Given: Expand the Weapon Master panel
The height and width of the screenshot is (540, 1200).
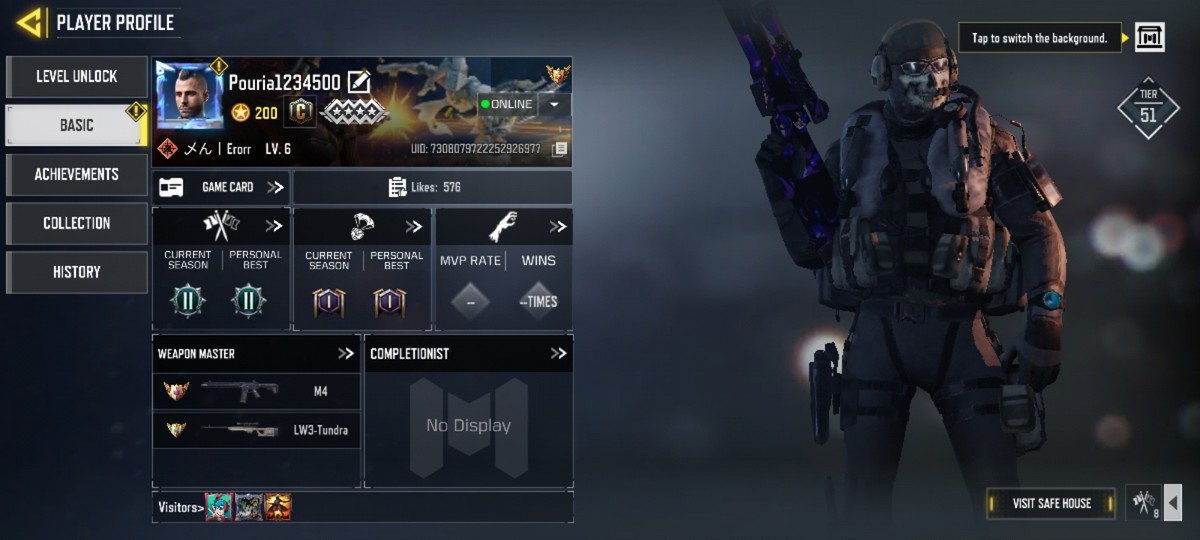Looking at the screenshot, I should (346, 353).
